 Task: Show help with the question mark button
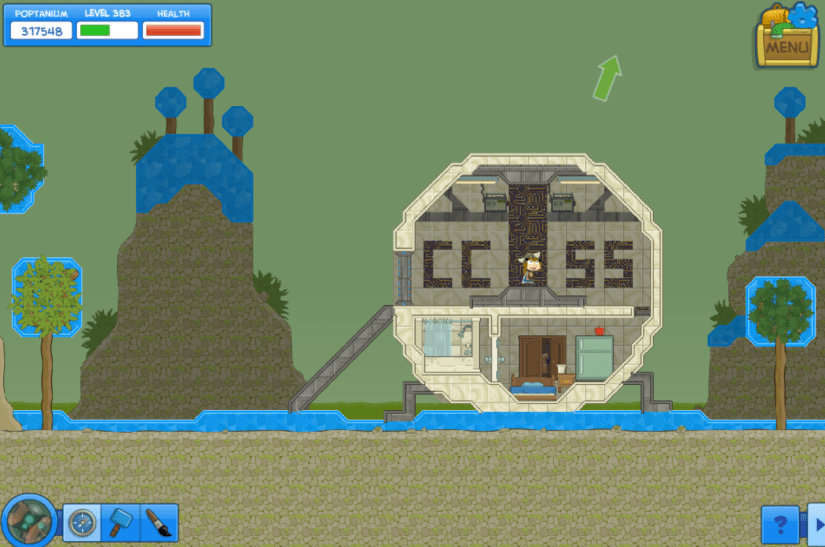click(779, 523)
